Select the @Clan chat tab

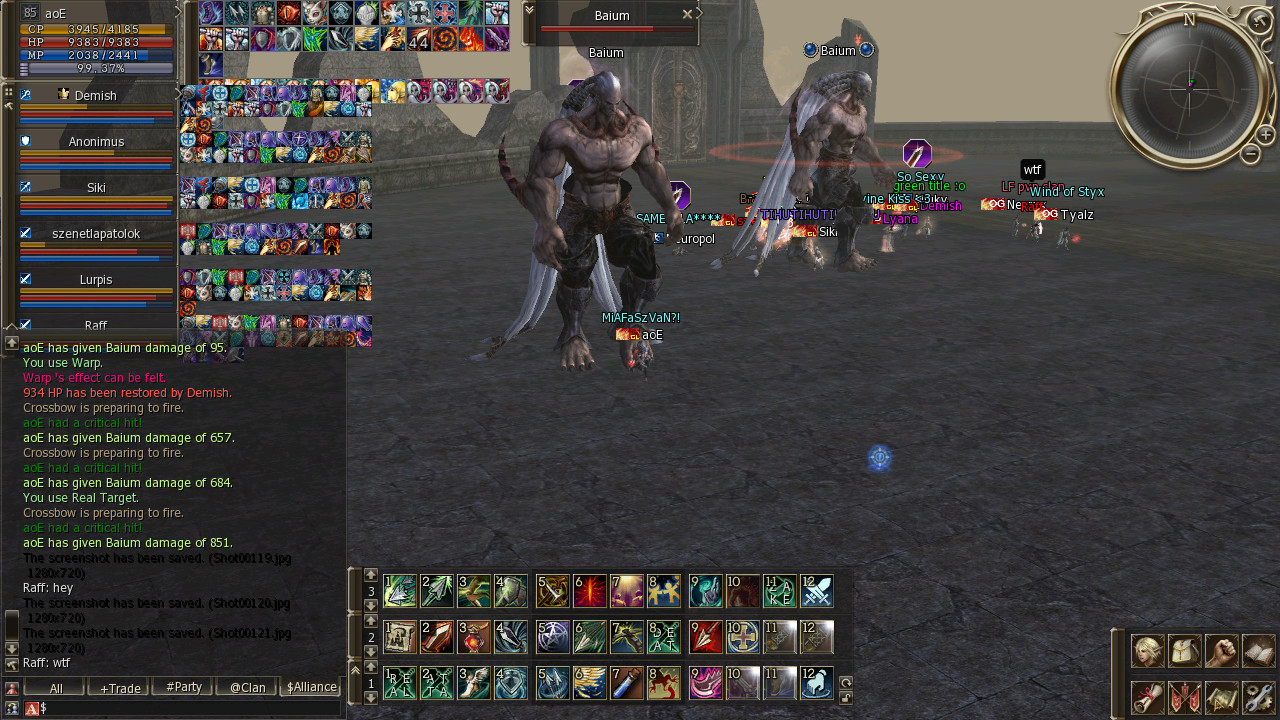tap(247, 688)
